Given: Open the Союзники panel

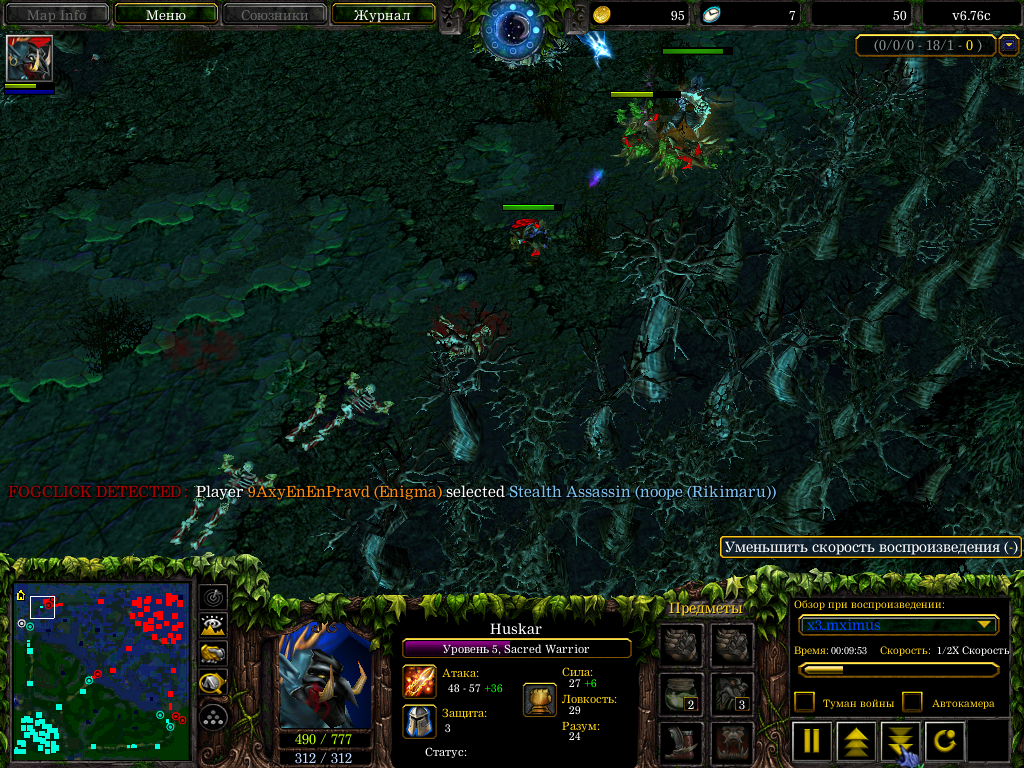Looking at the screenshot, I should pos(273,15).
